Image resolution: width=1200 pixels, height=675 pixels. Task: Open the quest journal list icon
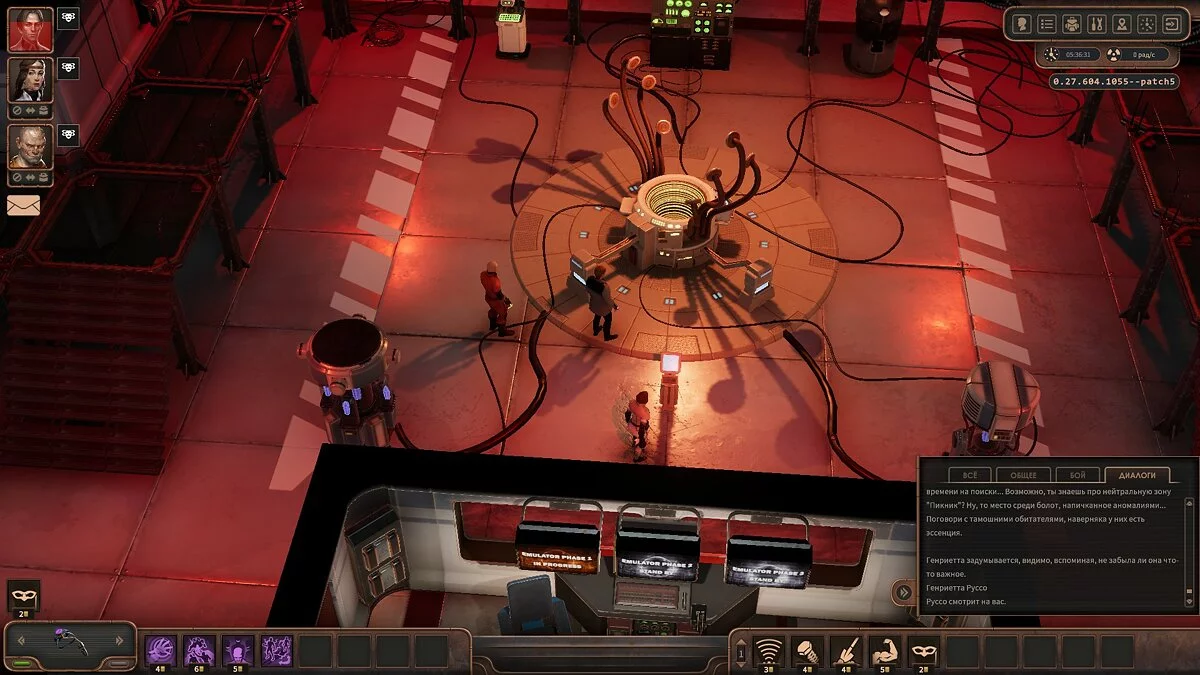[x=1047, y=23]
